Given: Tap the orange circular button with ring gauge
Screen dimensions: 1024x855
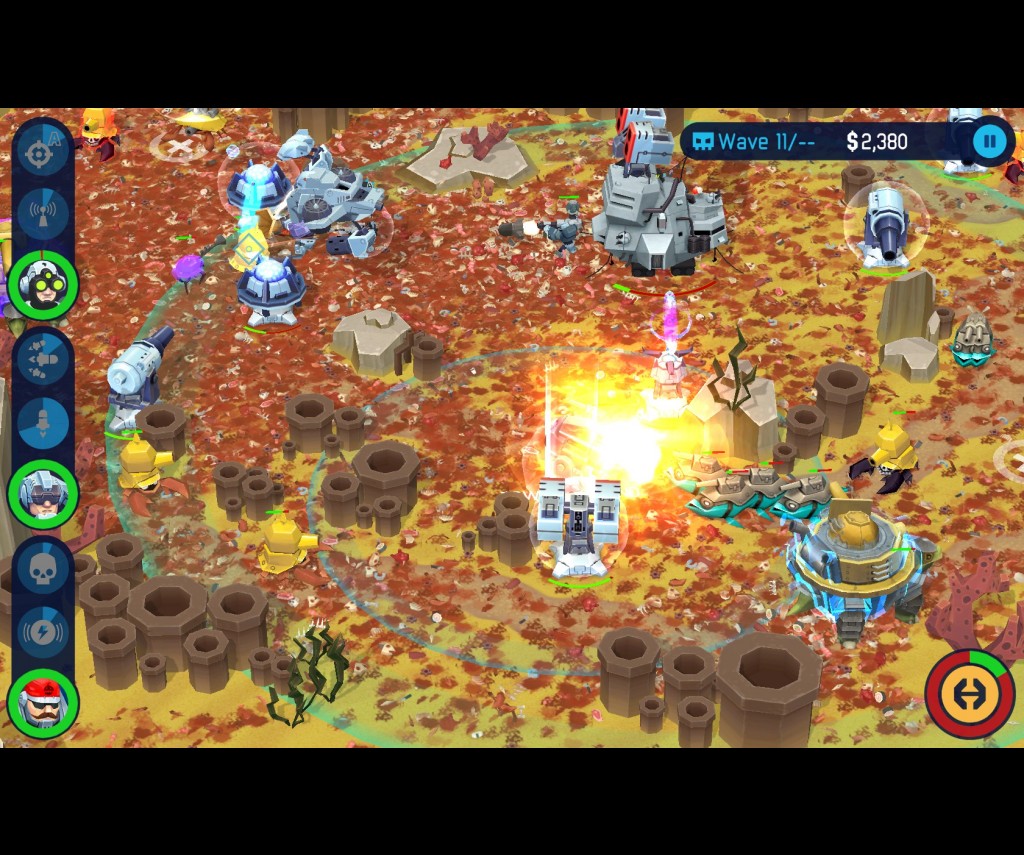Looking at the screenshot, I should tap(969, 694).
